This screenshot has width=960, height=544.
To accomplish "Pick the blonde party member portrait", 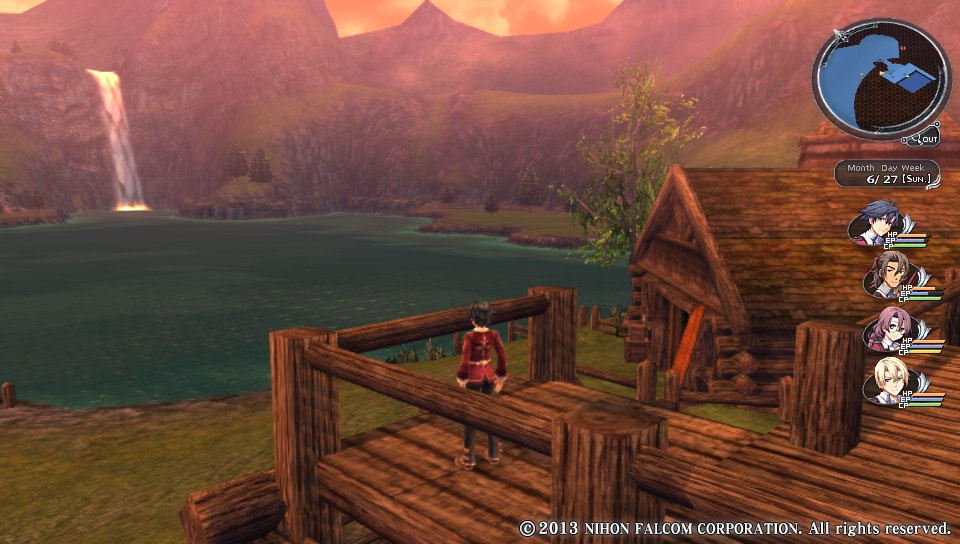I will click(x=885, y=383).
